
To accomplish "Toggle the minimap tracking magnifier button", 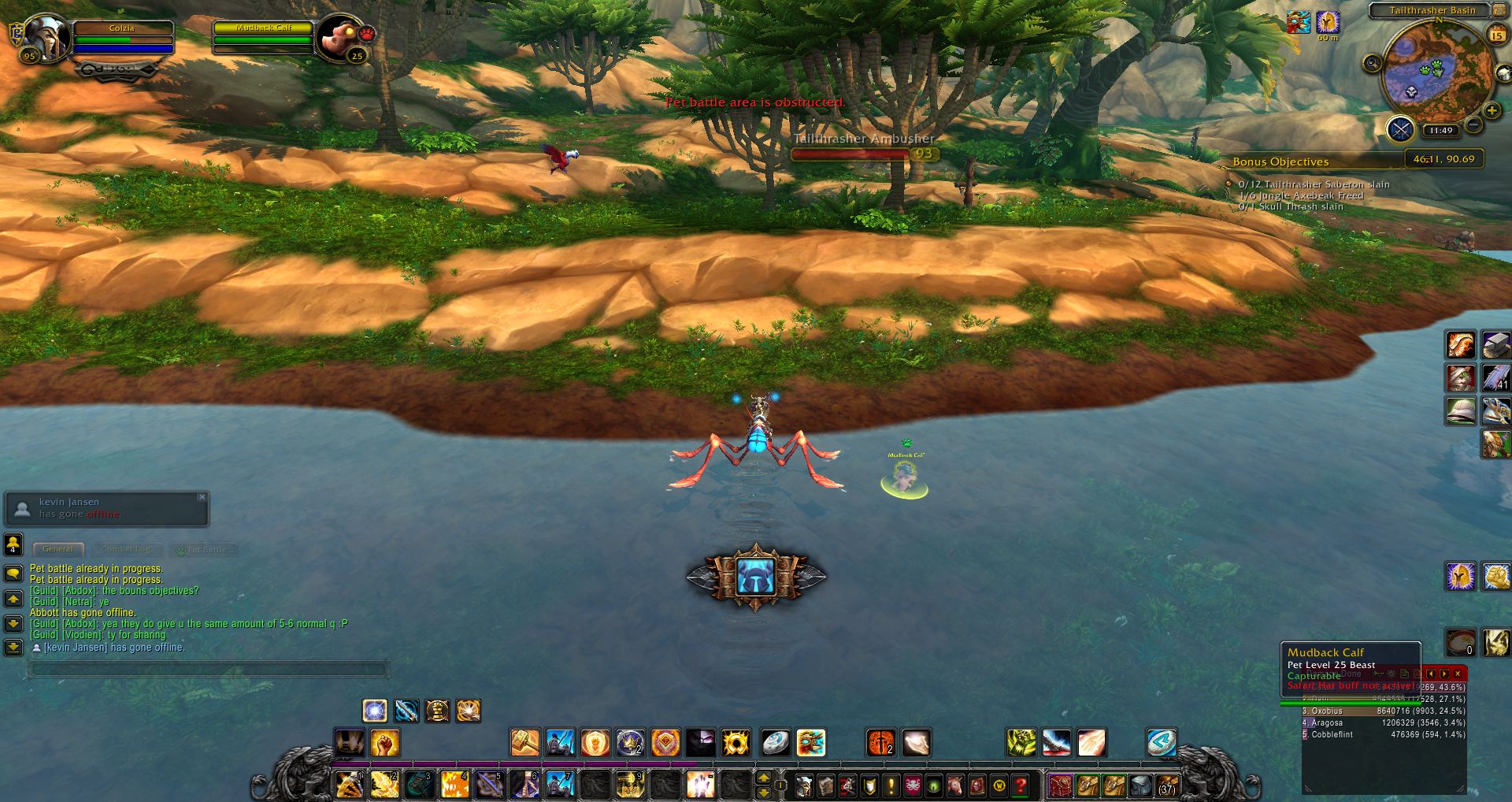I will point(1373,63).
